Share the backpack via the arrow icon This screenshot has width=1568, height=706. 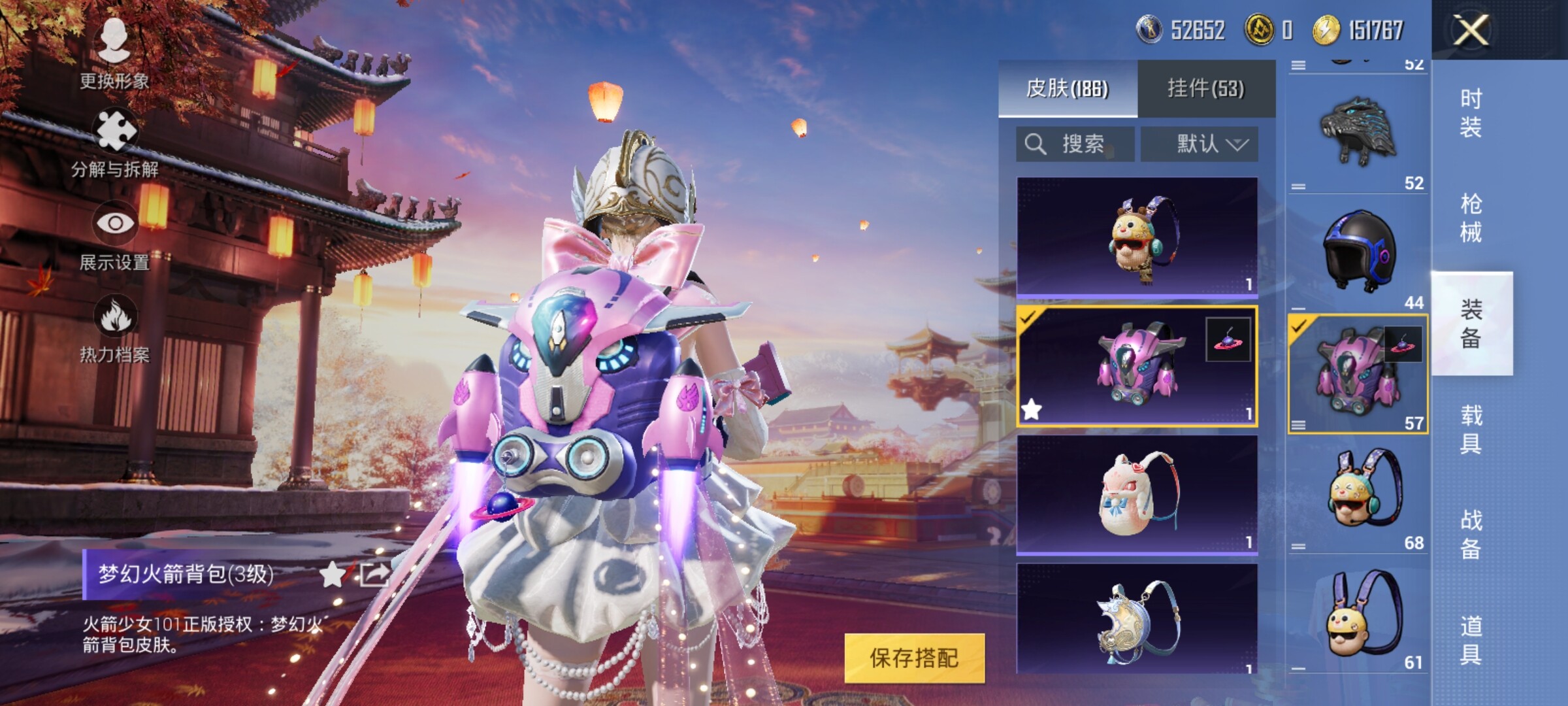[x=374, y=575]
